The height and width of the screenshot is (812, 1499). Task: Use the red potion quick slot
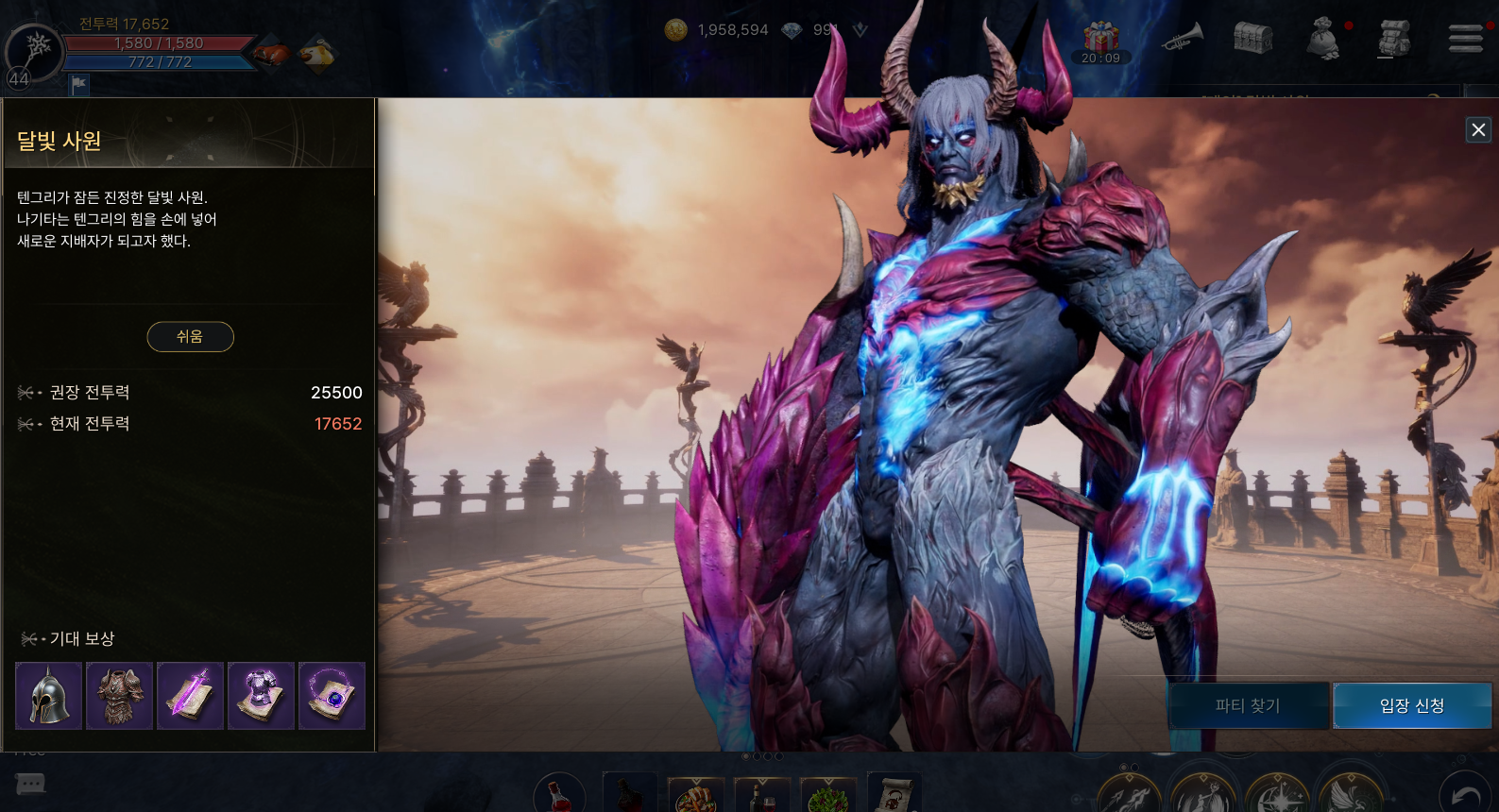559,795
